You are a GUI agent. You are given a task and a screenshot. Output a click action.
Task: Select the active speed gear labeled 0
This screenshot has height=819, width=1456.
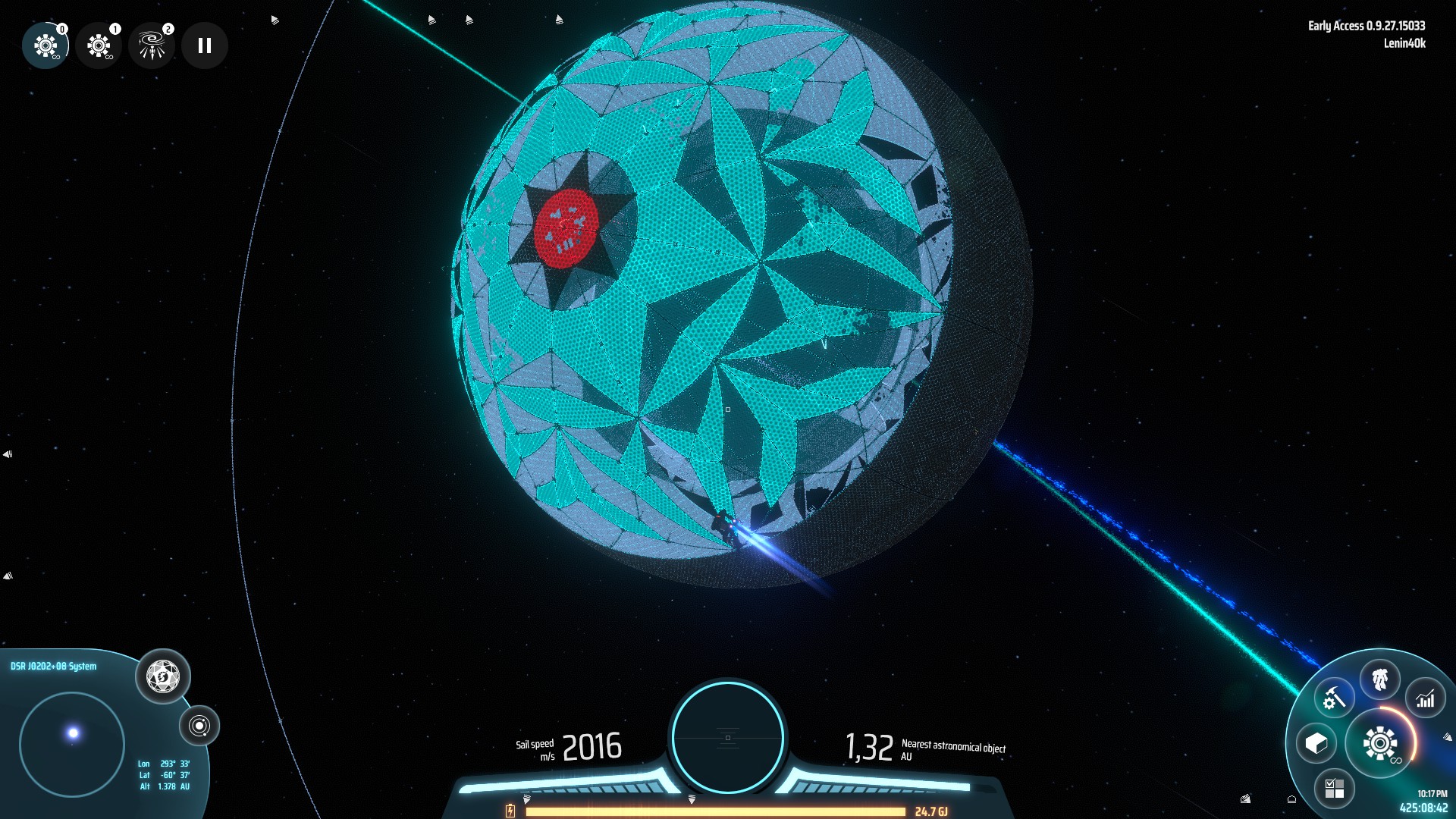45,45
